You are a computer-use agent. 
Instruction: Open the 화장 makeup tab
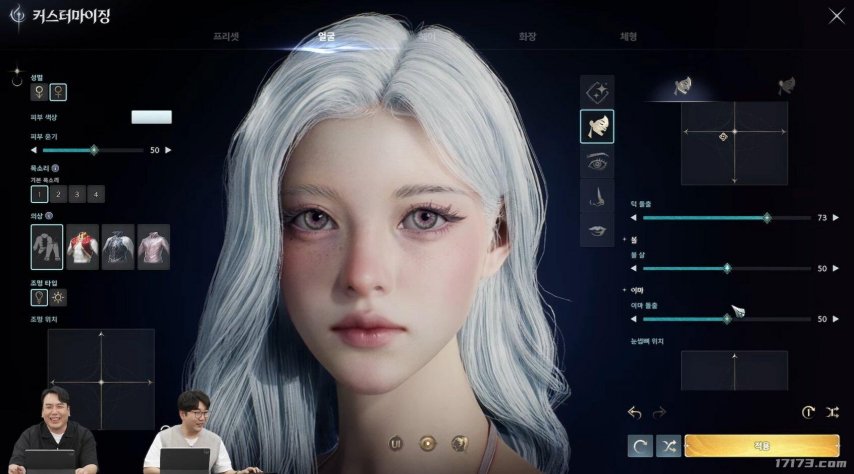click(527, 36)
